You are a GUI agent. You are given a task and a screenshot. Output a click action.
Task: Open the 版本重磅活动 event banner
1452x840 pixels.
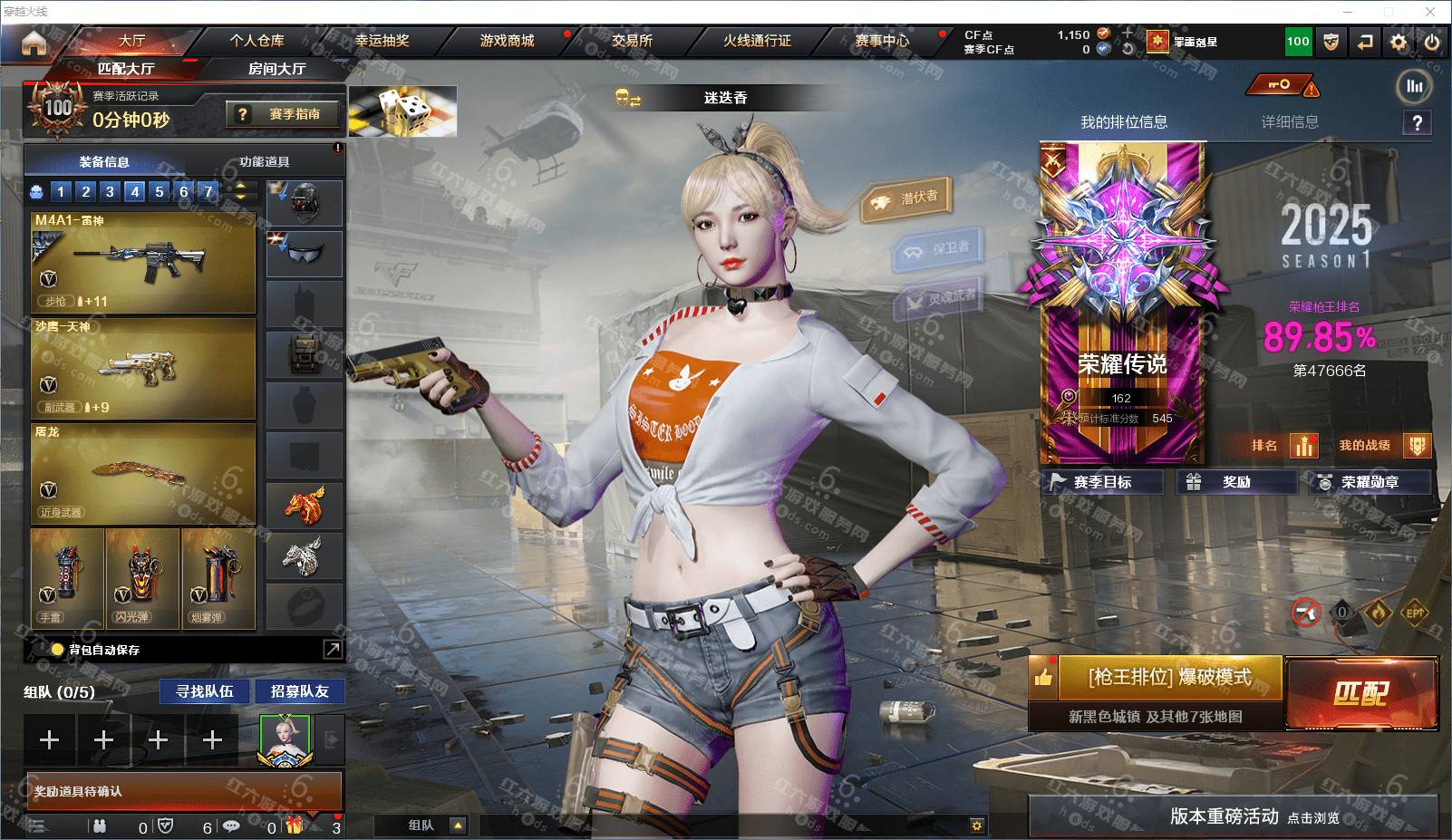click(1233, 816)
